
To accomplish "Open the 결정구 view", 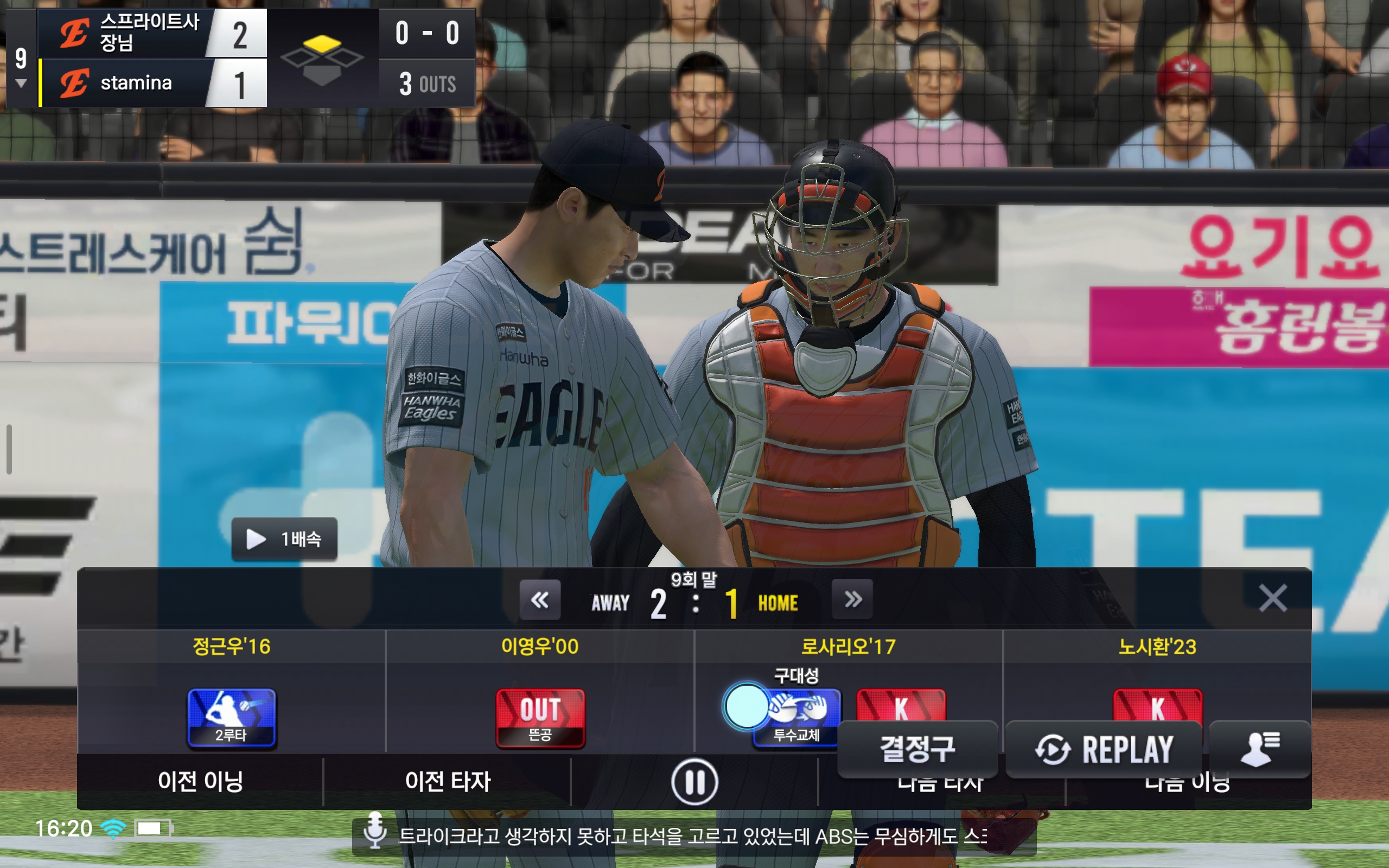I will tap(917, 749).
